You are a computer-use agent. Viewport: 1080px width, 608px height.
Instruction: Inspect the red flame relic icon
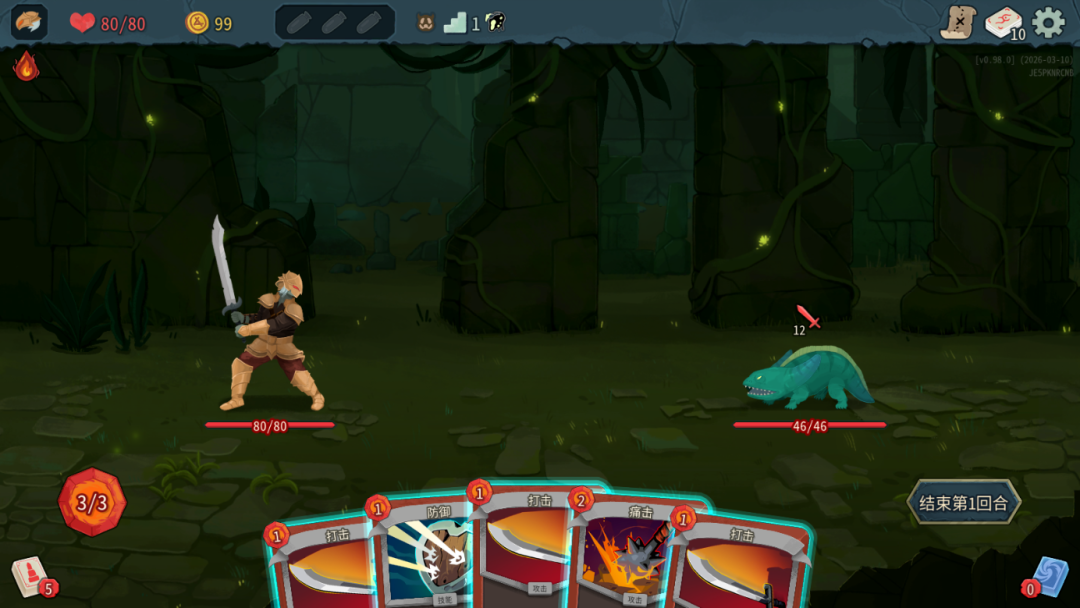click(x=25, y=66)
